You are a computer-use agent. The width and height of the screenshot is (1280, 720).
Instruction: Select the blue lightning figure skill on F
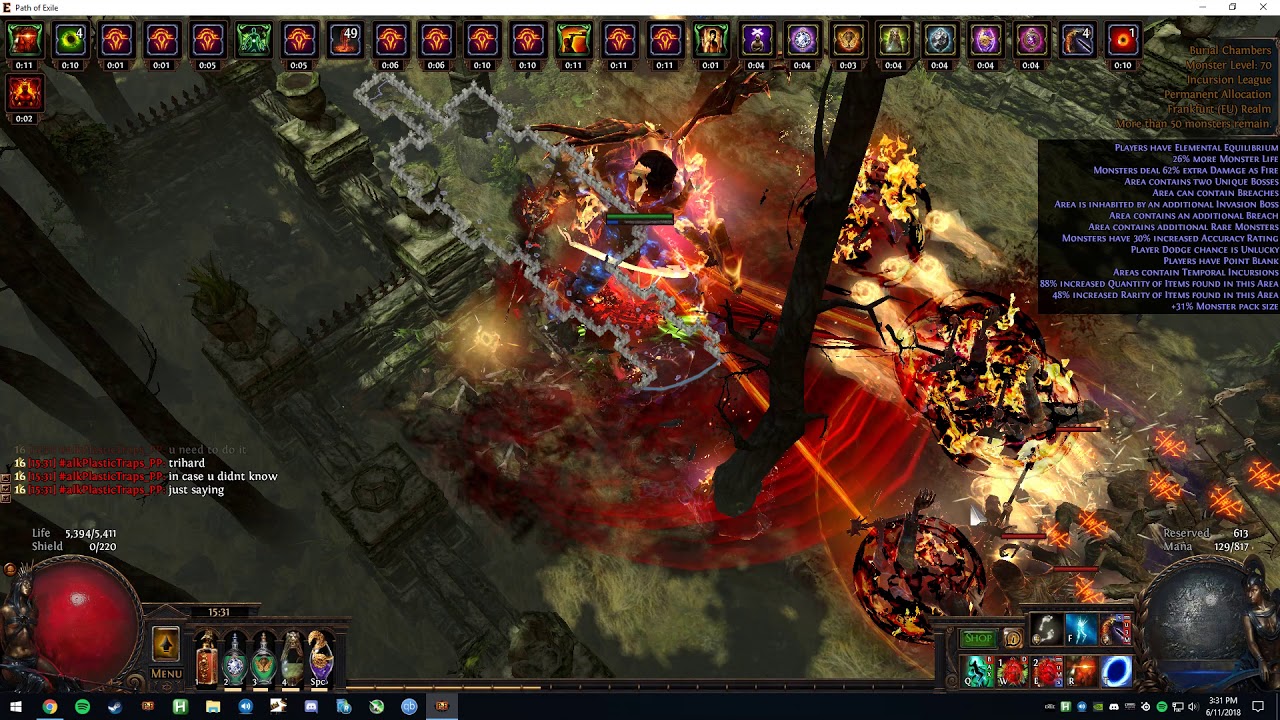1081,630
